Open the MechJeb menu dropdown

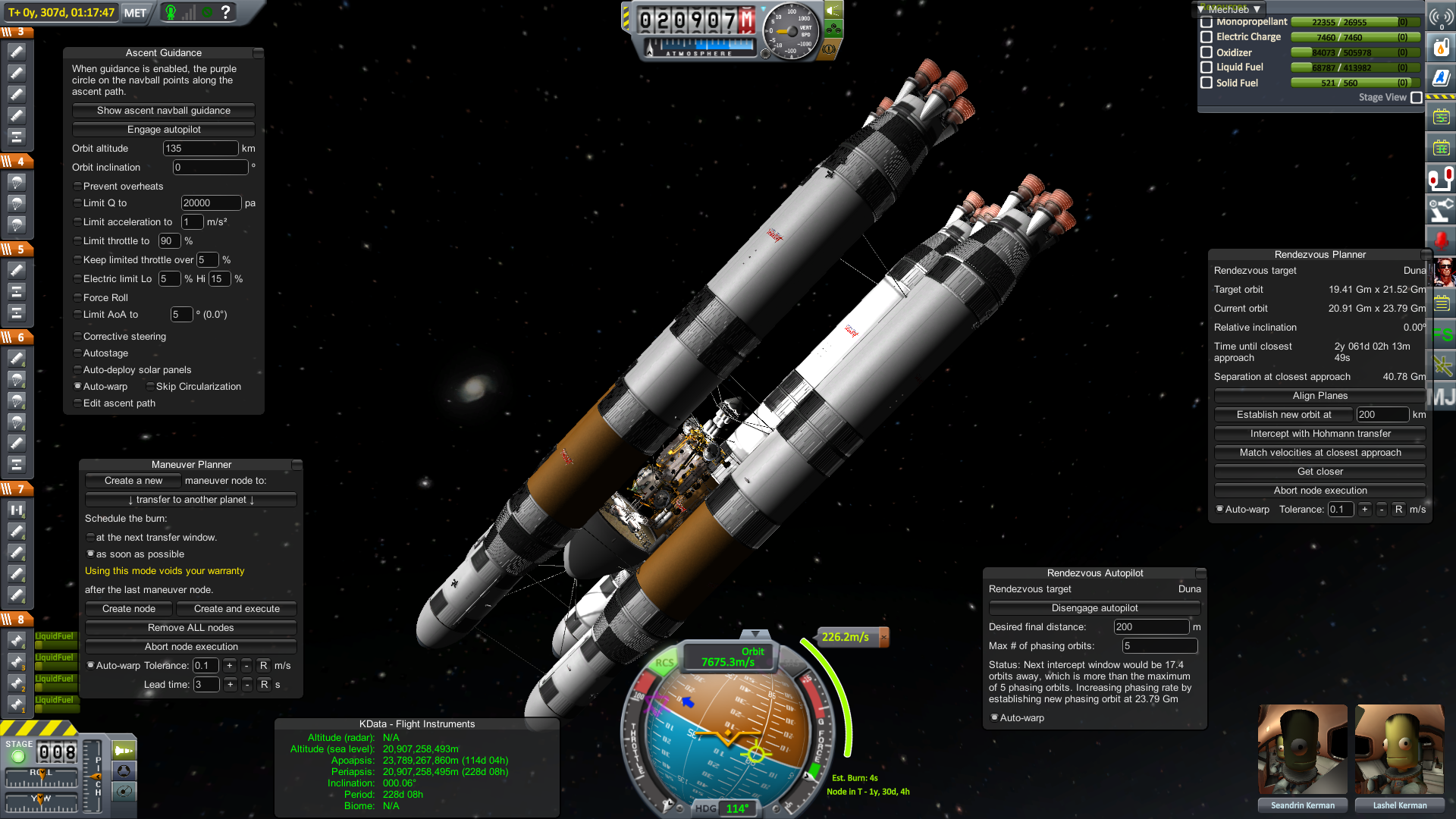point(1228,9)
